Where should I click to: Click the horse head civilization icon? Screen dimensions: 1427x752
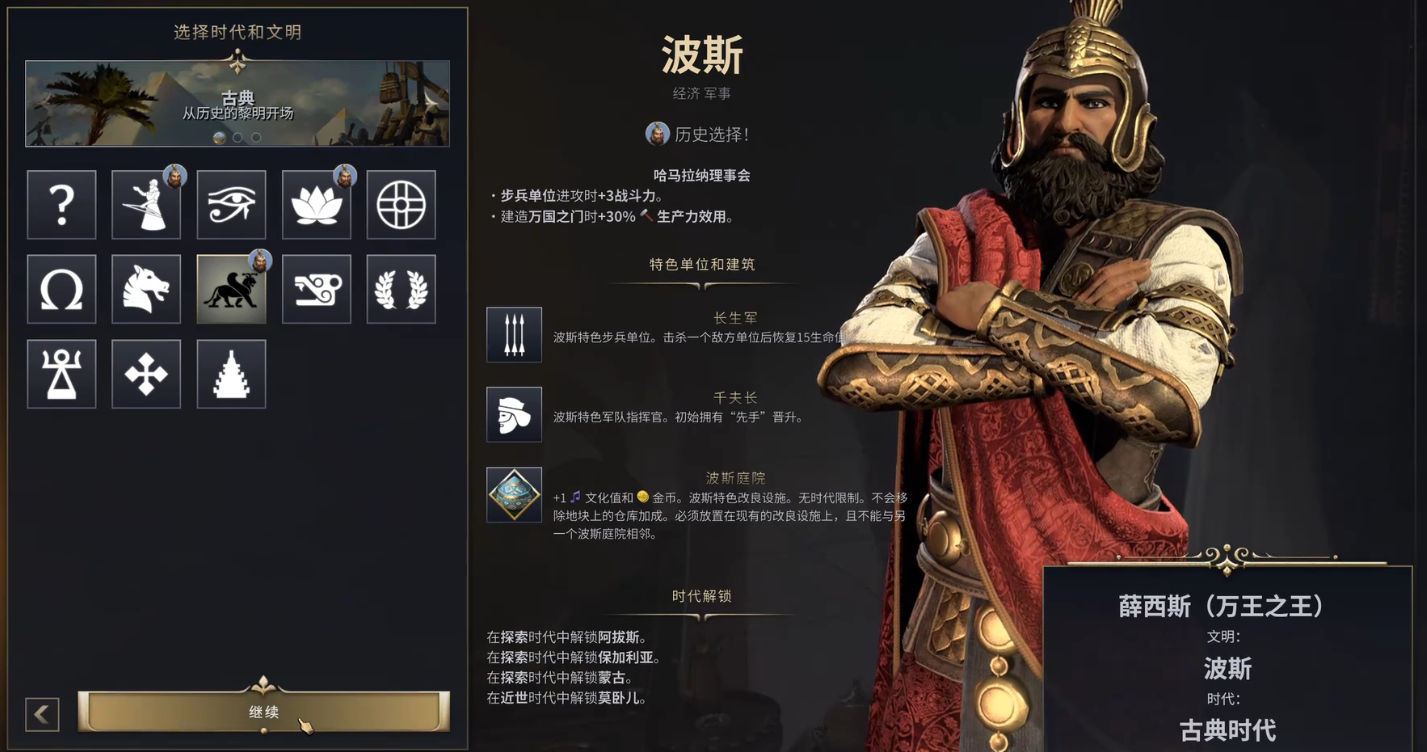point(146,288)
